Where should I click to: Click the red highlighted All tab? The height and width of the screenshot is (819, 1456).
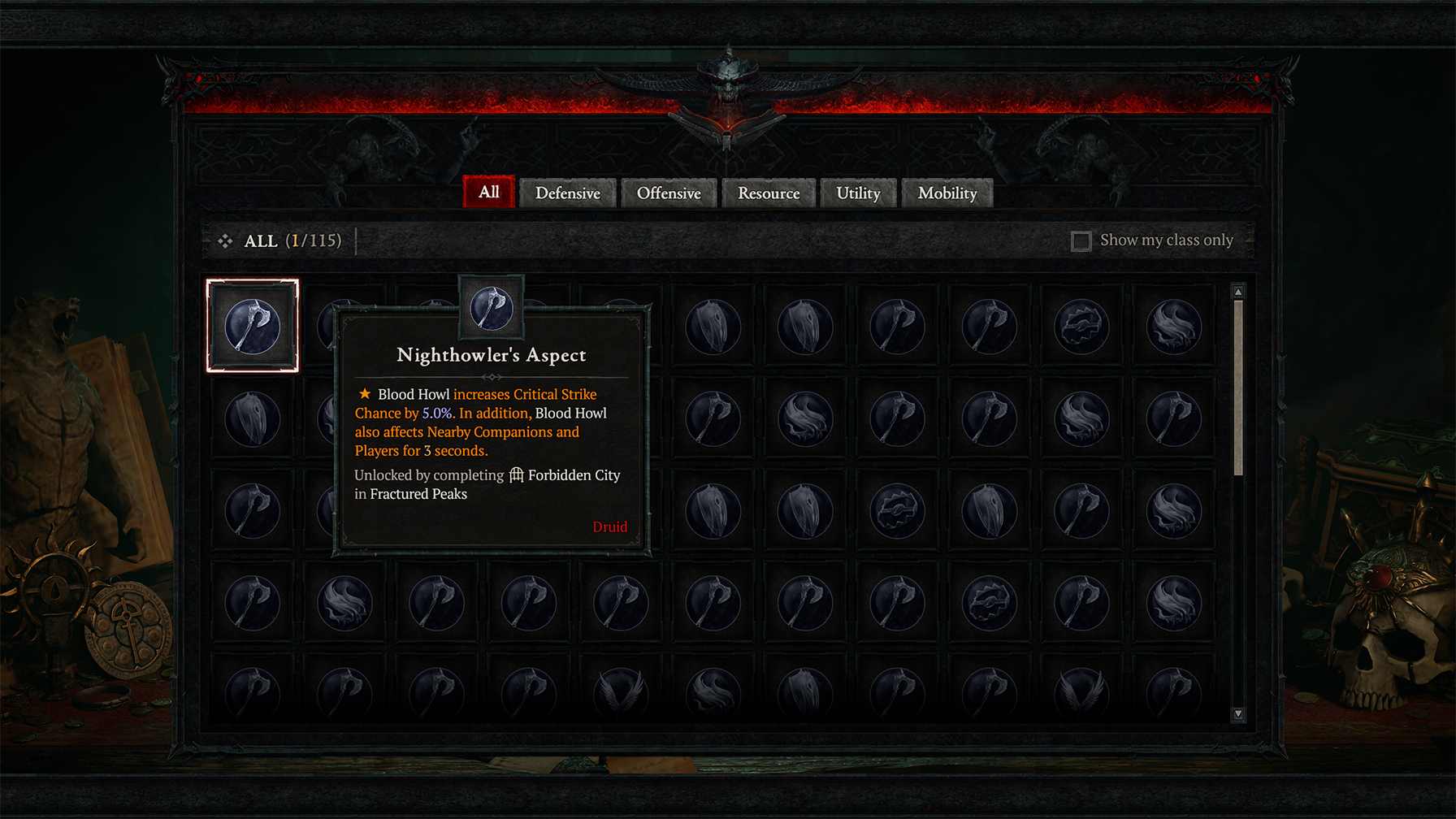[488, 193]
